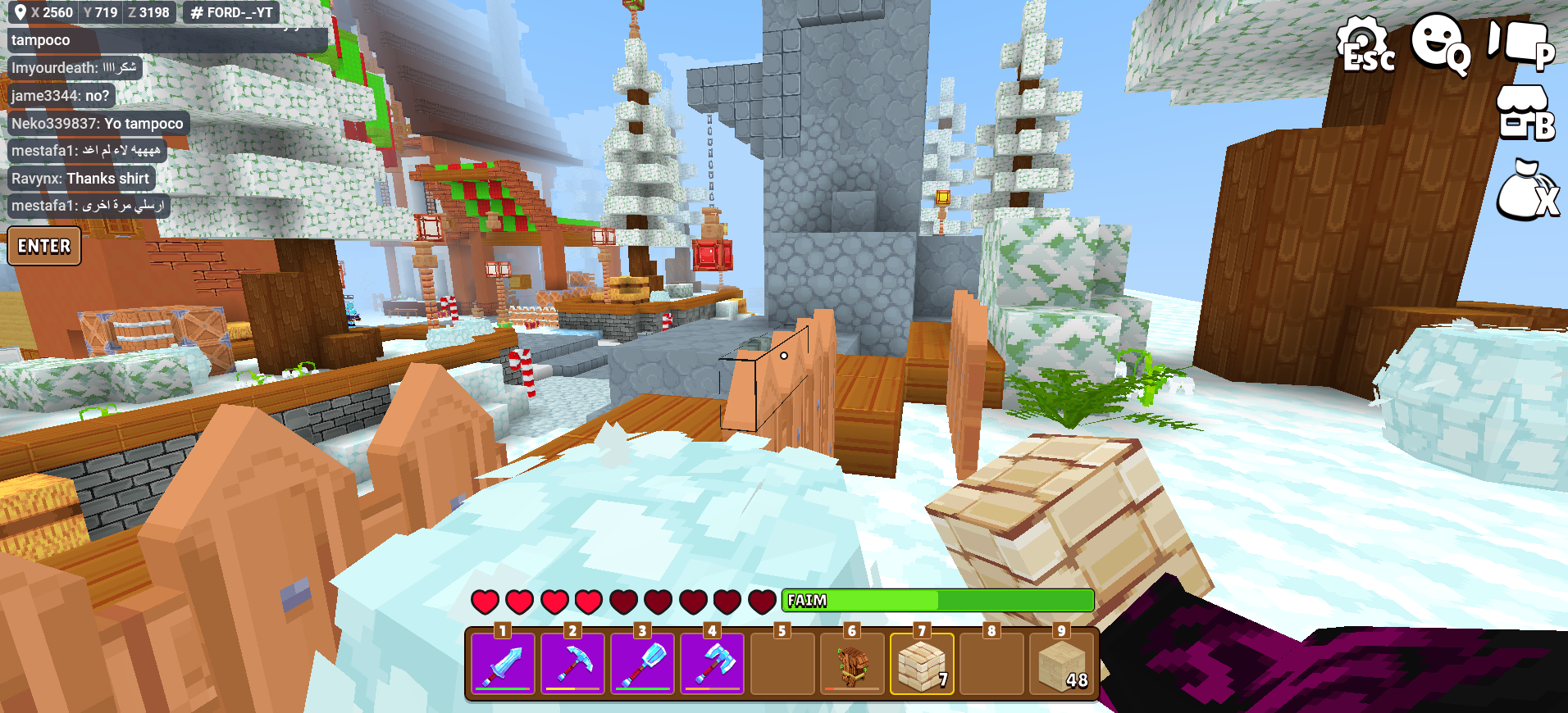Click Neko339837's "Yo tampoco" chat message
Viewport: 1568px width, 713px height.
tap(98, 124)
